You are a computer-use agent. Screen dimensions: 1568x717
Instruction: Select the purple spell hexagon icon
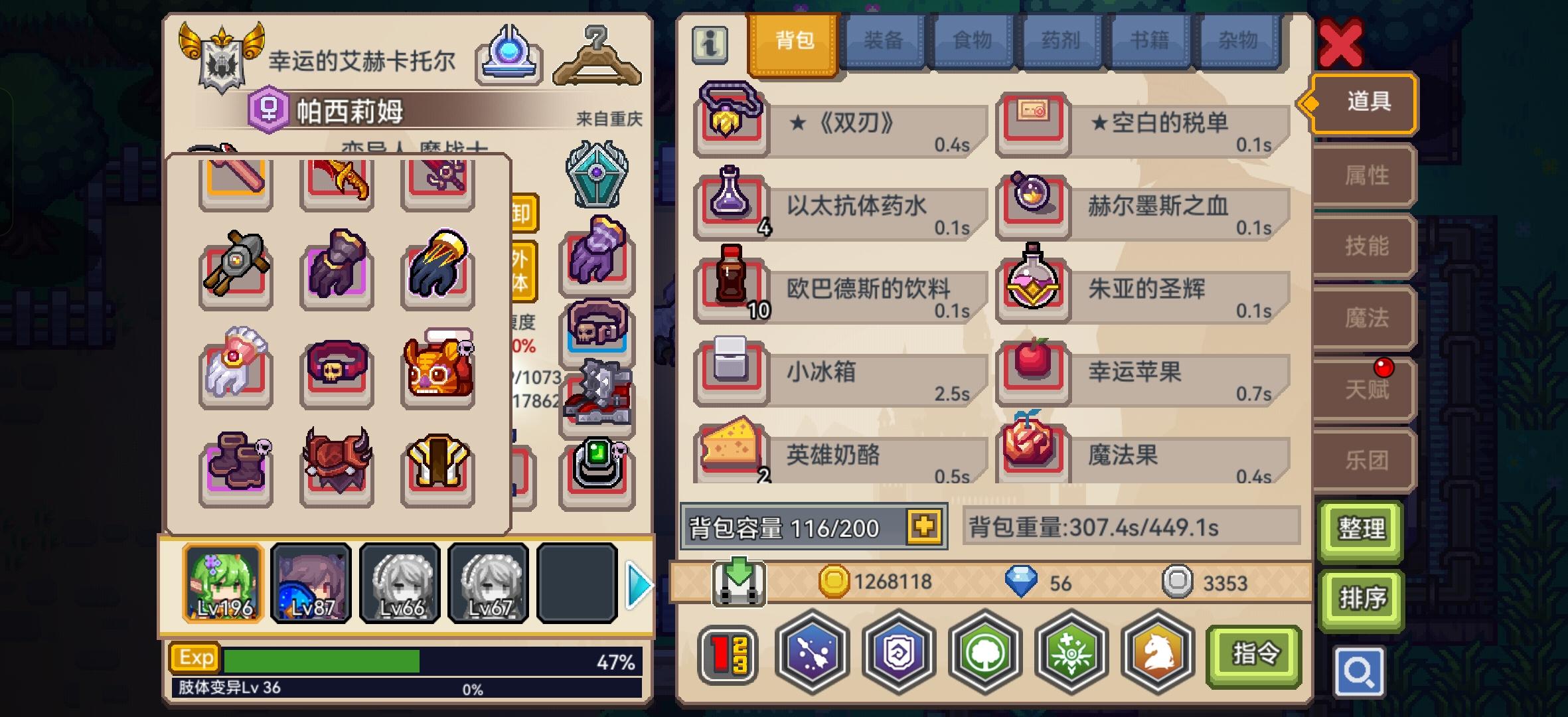coord(813,655)
